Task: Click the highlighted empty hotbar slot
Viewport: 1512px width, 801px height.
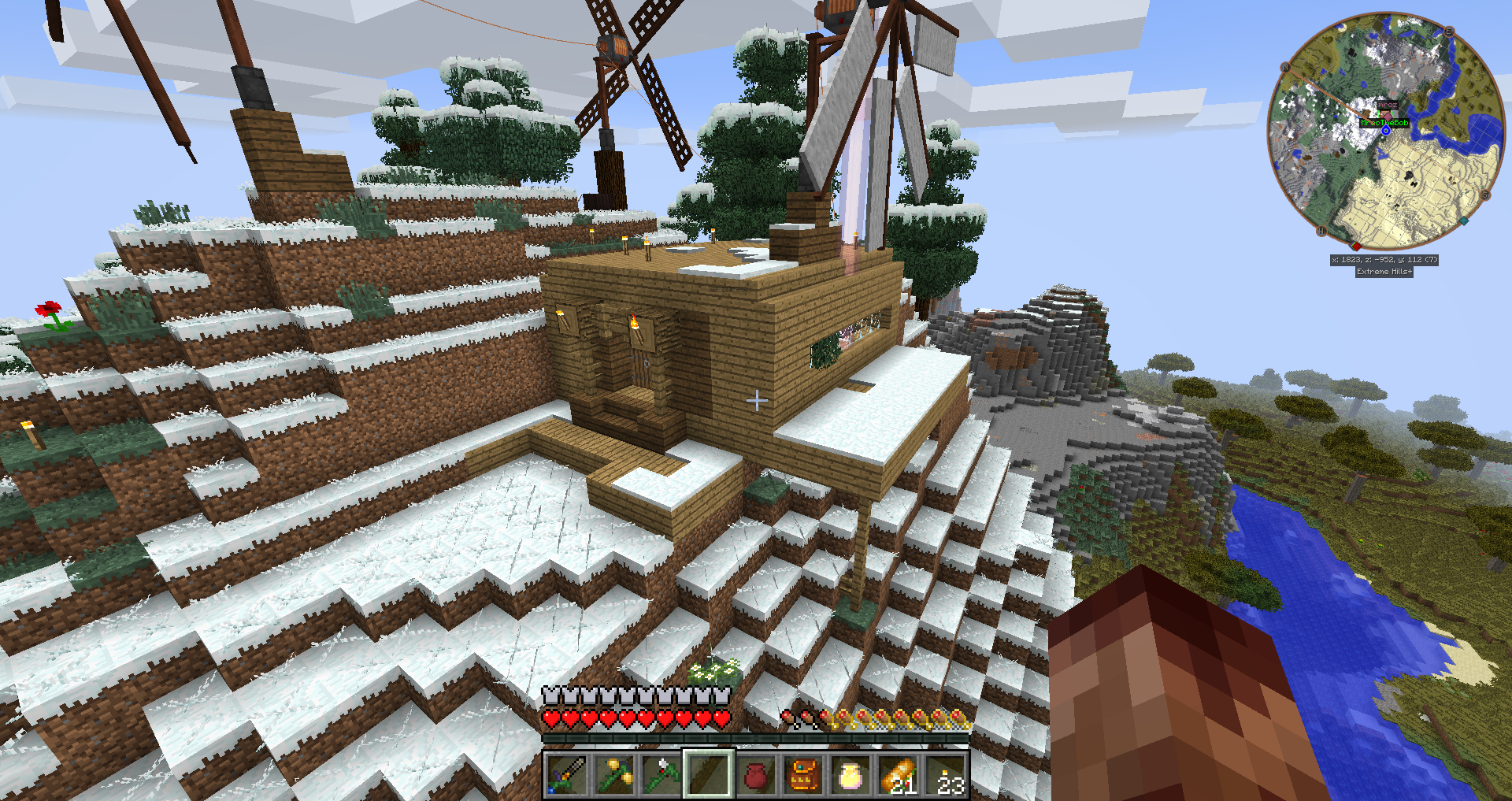Action: pyautogui.click(x=708, y=775)
